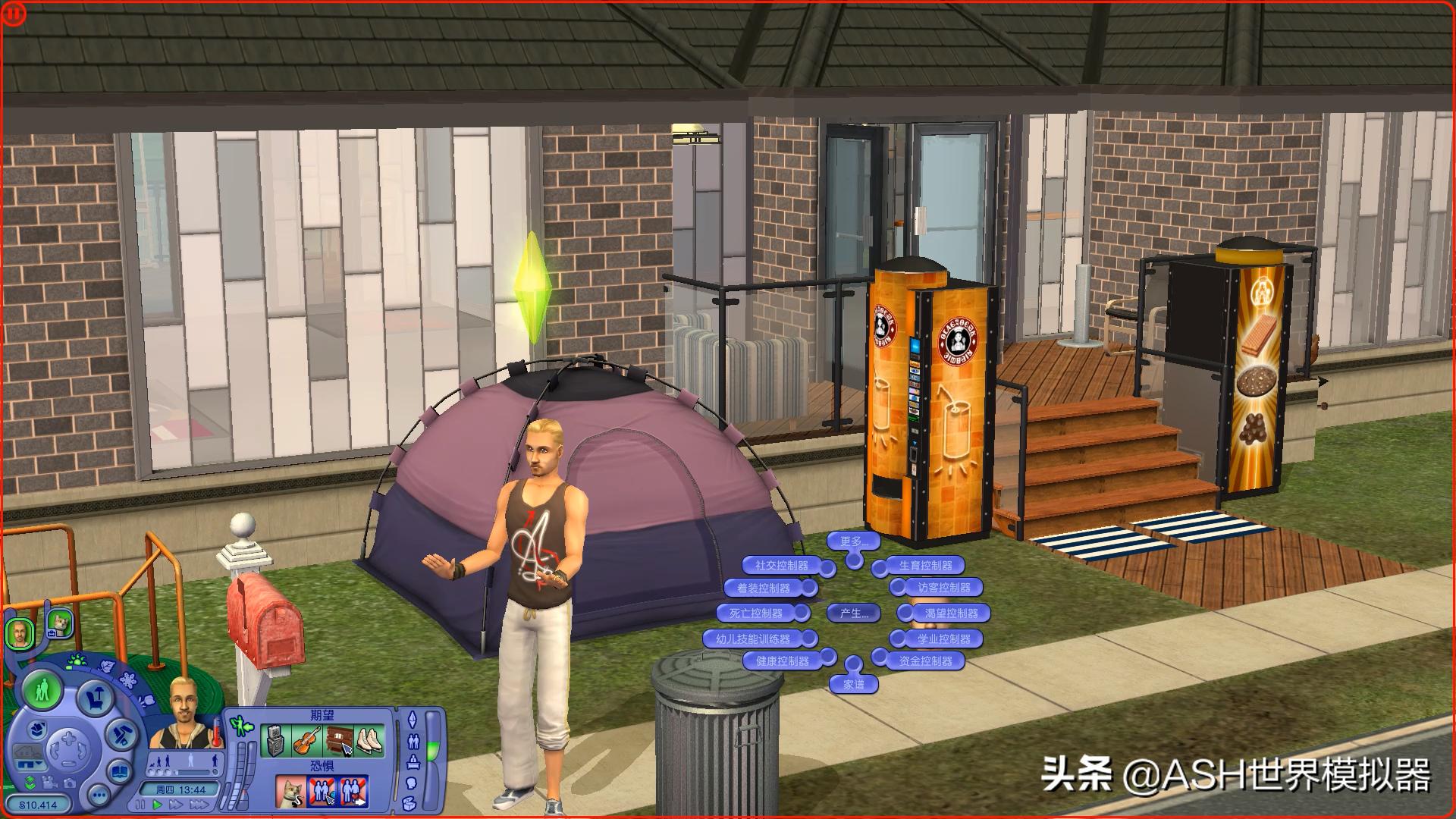Select the Wants and Fears plumbob icon
1456x819 pixels.
pos(413,719)
